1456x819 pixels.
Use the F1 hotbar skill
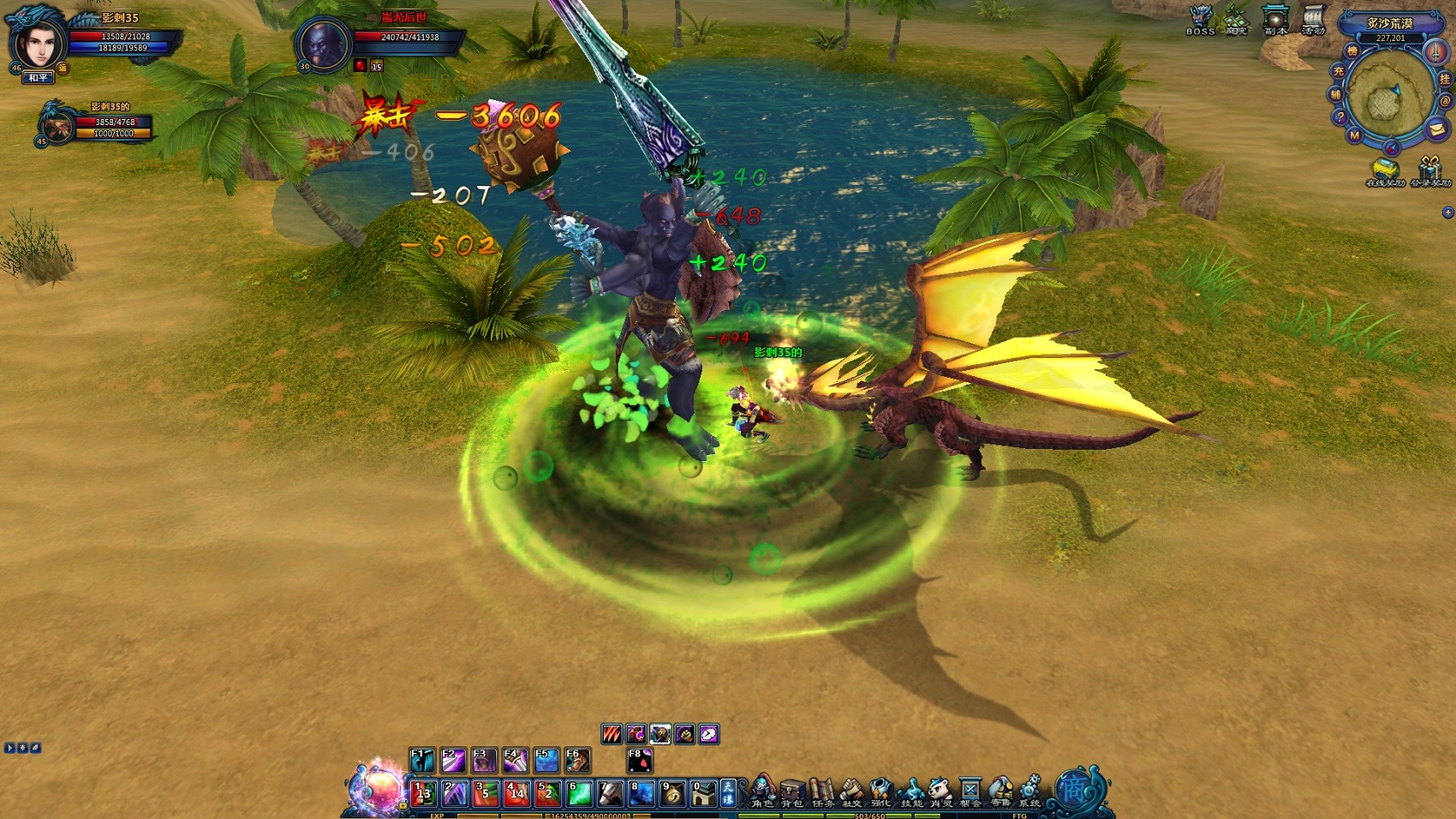point(422,760)
